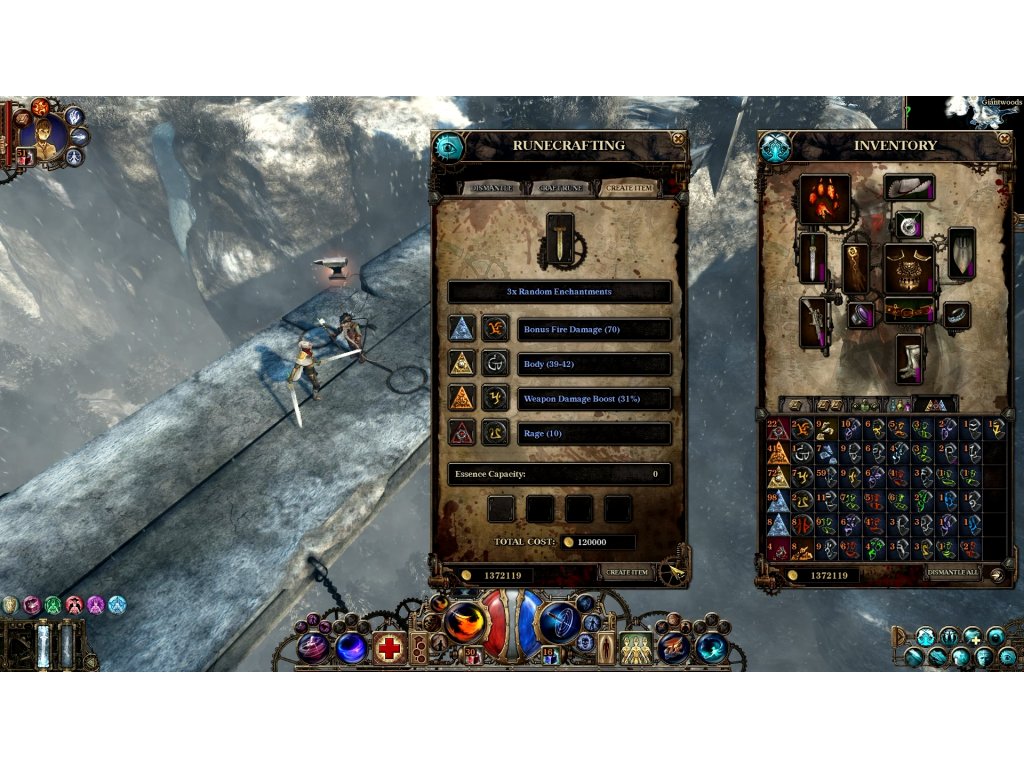Image resolution: width=1024 pixels, height=768 pixels.
Task: Pick the Weapon Damage Boost (31%) row
Action: [593, 399]
